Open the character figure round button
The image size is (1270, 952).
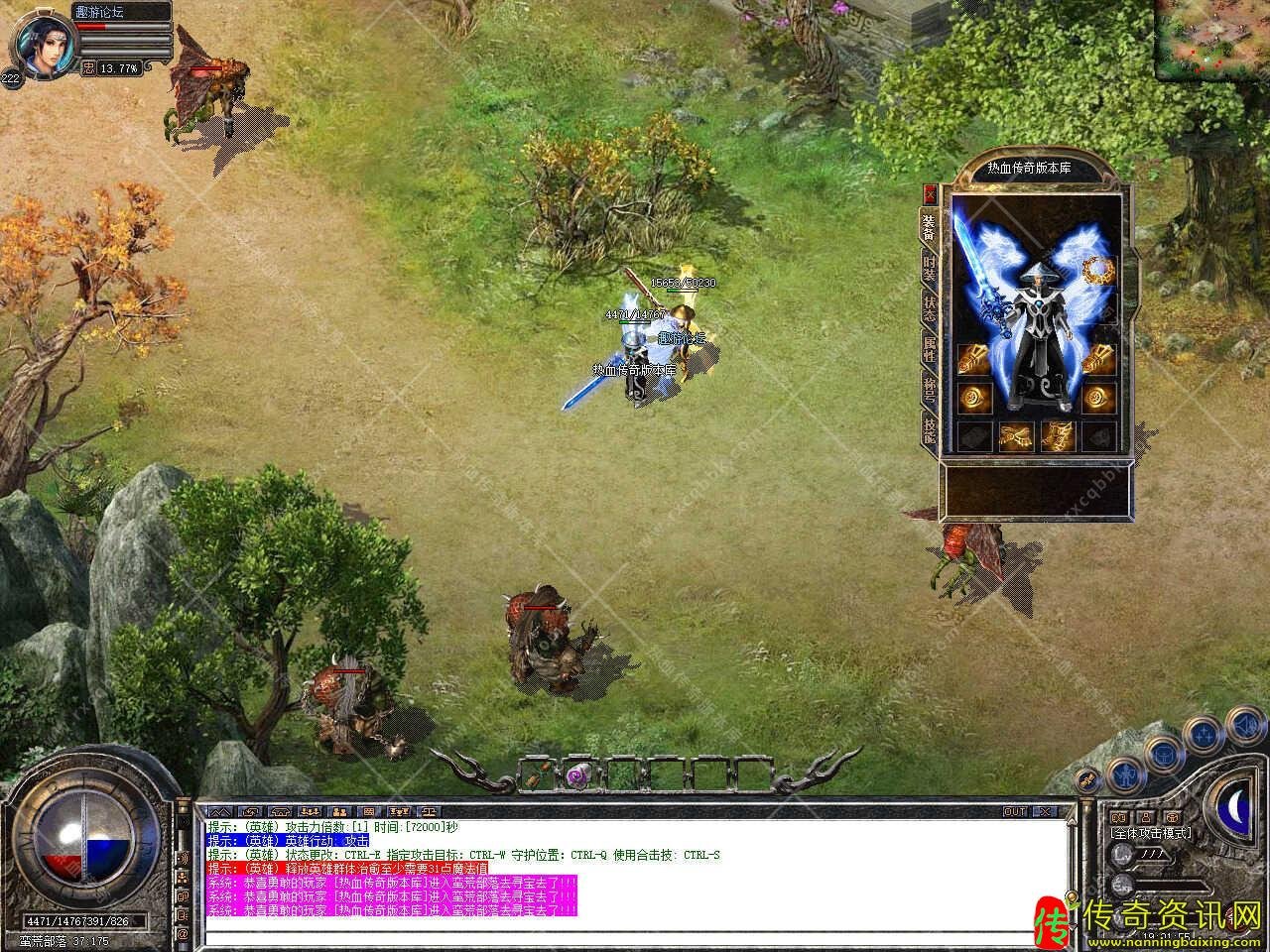pos(1125,773)
